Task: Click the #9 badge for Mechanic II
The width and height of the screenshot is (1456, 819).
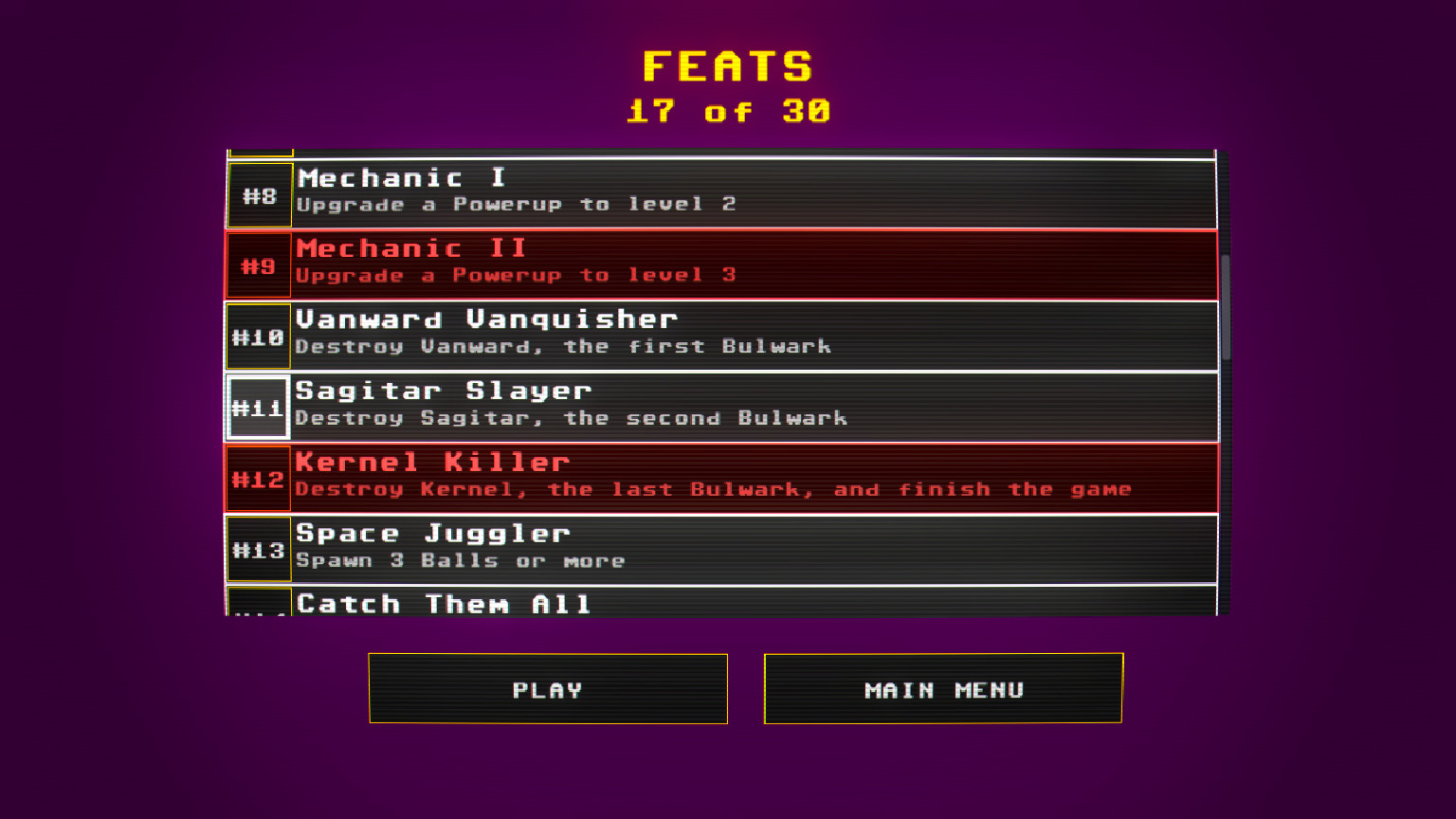Action: click(258, 265)
